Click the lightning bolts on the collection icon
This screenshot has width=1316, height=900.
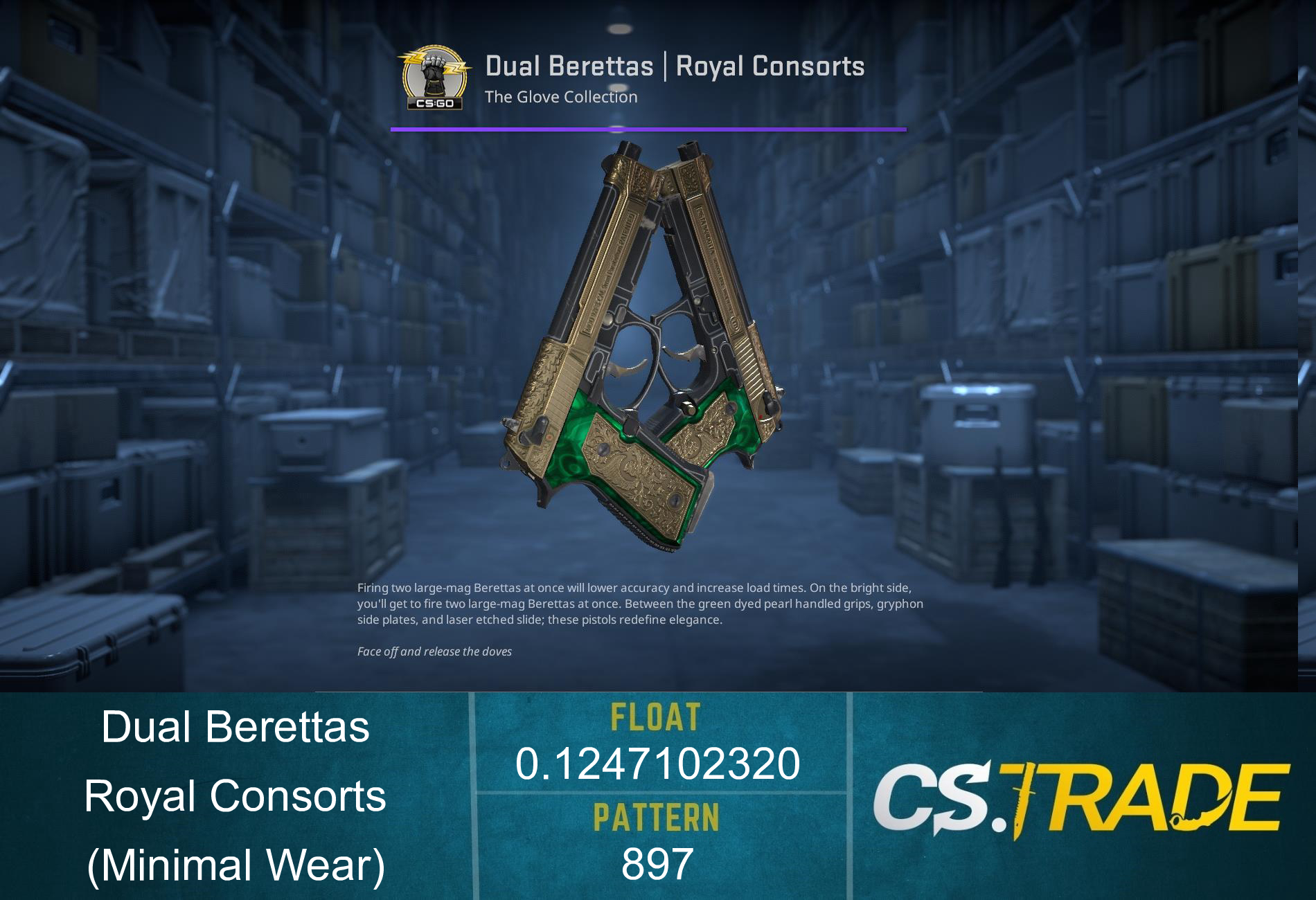coord(413,59)
